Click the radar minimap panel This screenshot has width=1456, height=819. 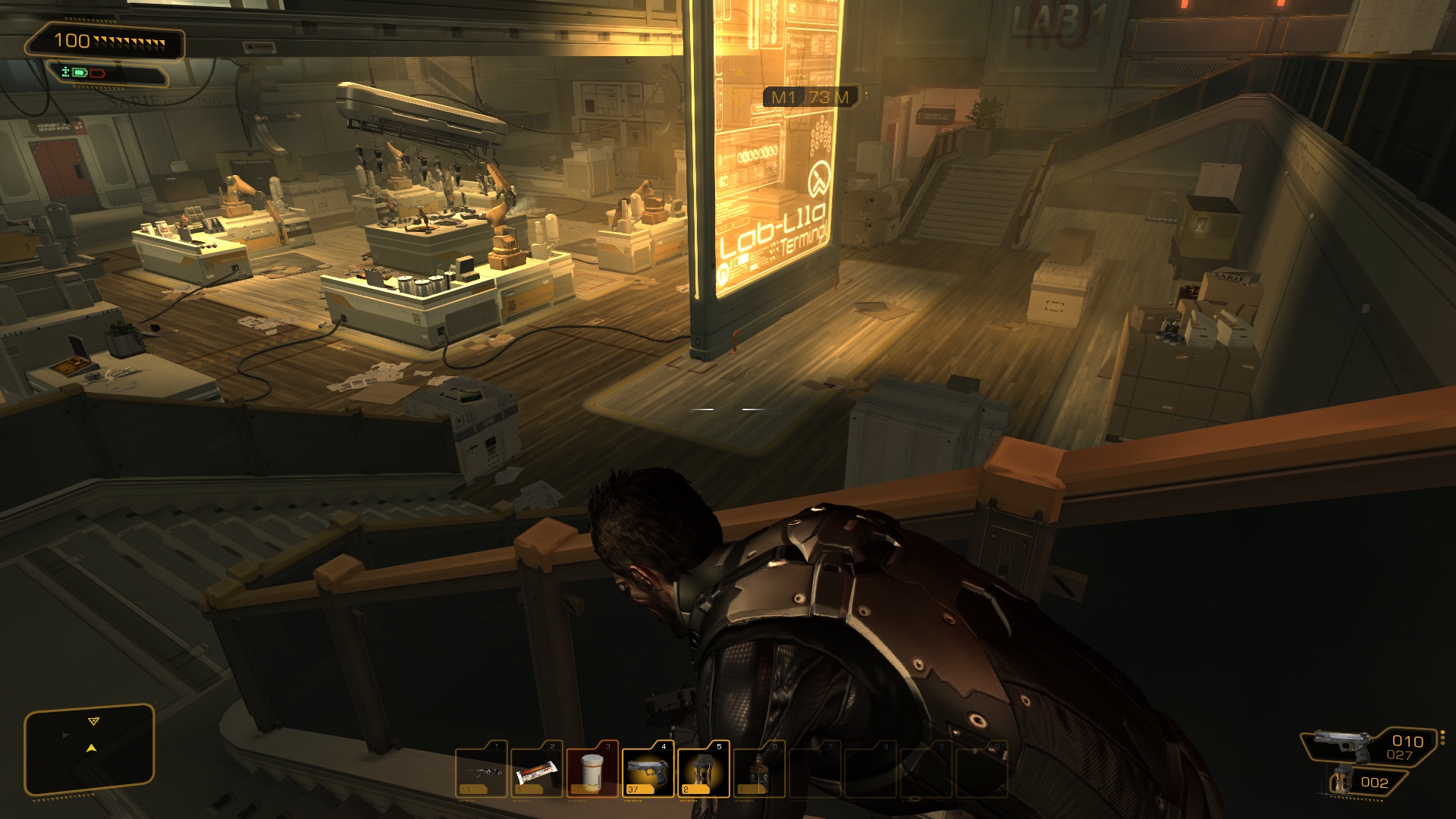tap(89, 749)
